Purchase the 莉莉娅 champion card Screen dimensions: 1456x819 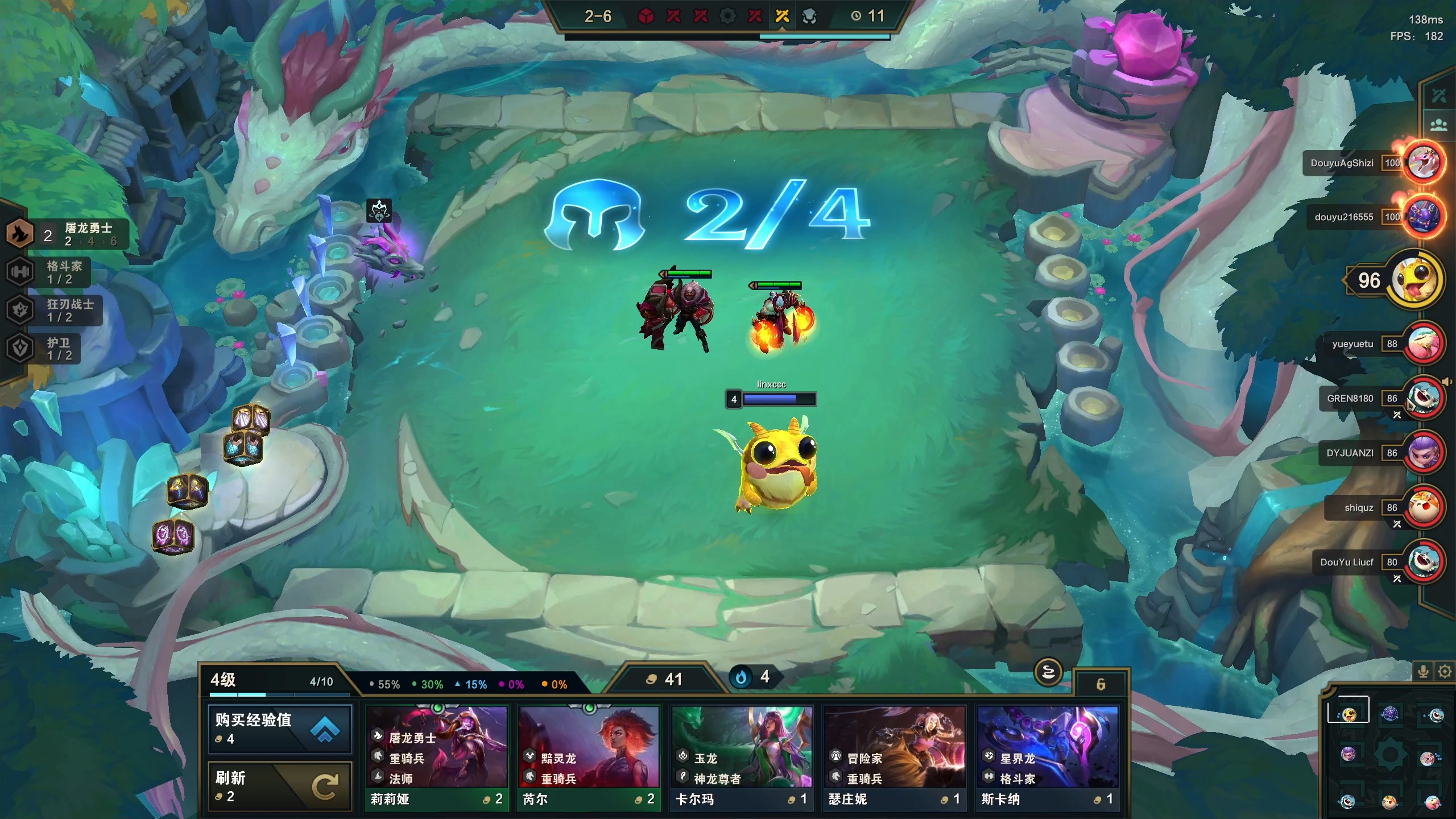[x=436, y=757]
